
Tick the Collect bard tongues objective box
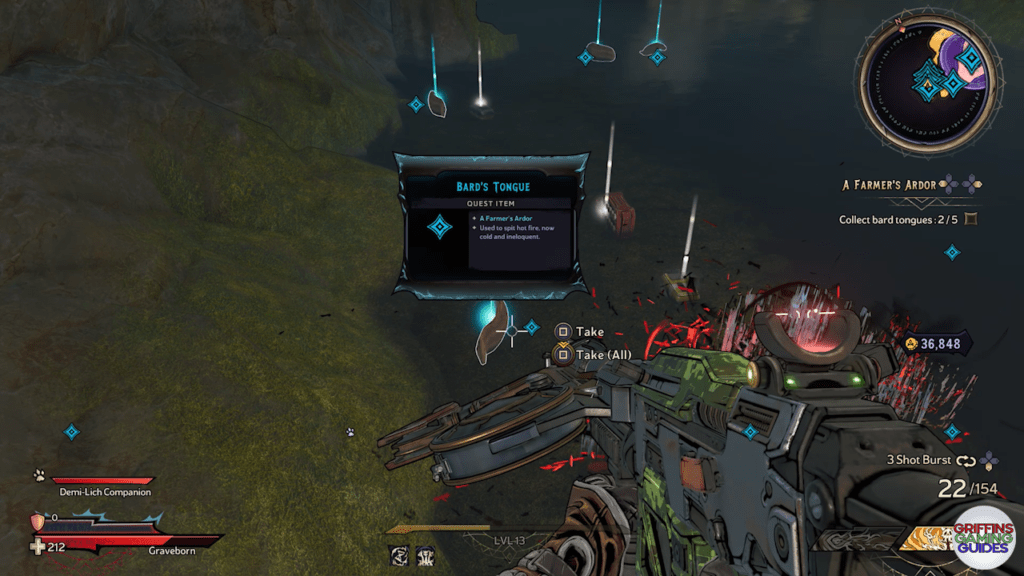point(969,219)
